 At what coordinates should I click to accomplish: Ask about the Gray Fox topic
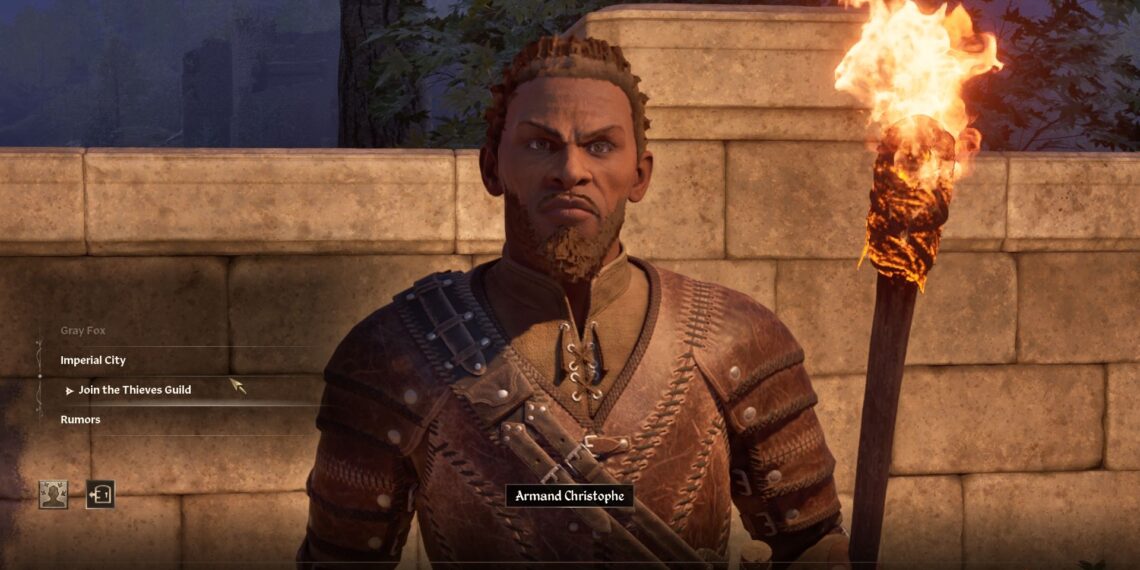click(x=83, y=330)
